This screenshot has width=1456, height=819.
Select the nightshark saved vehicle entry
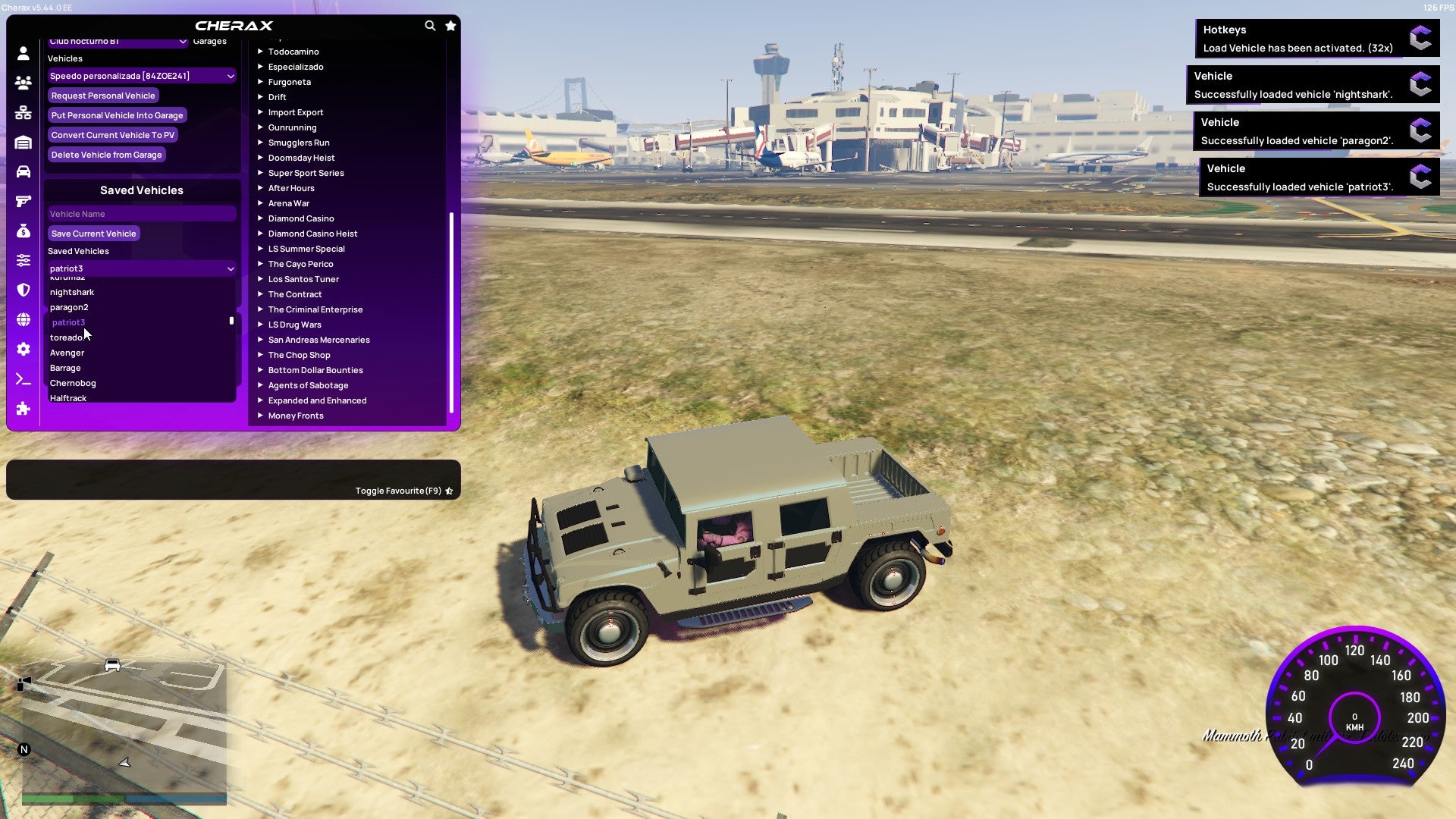click(72, 292)
